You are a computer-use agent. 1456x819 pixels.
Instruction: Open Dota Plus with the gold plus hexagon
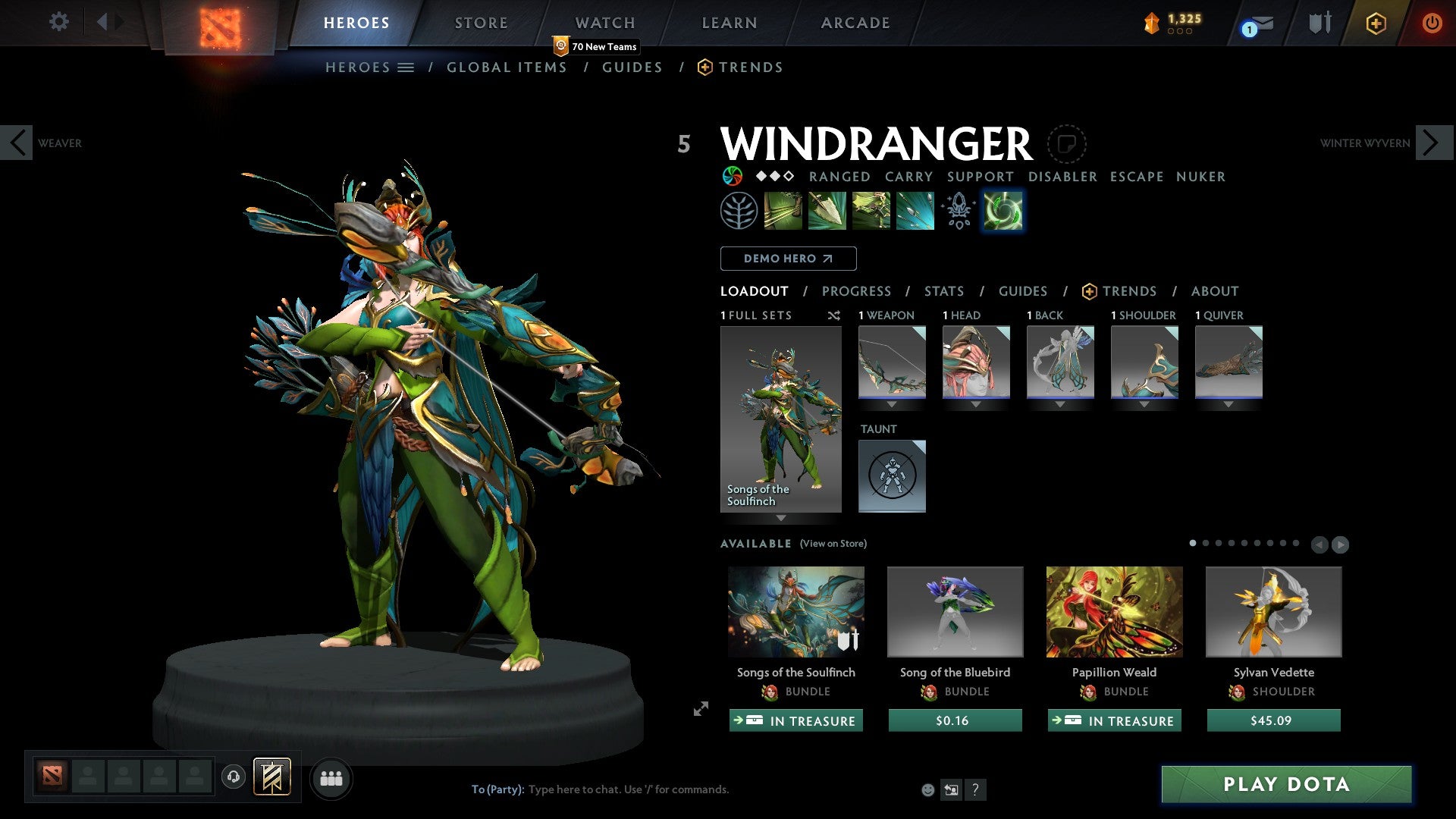click(1376, 23)
